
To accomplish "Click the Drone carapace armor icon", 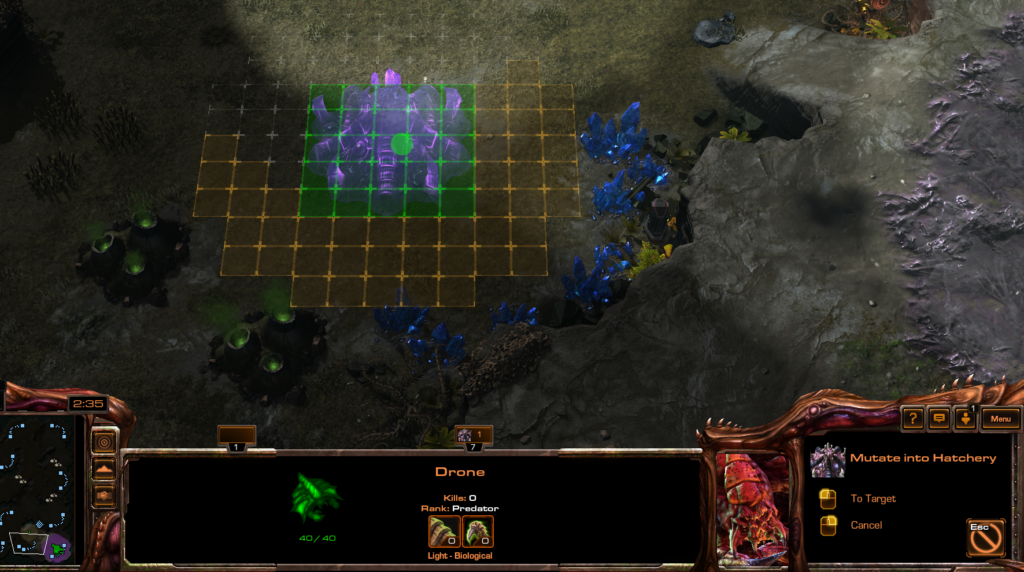I will tap(478, 531).
